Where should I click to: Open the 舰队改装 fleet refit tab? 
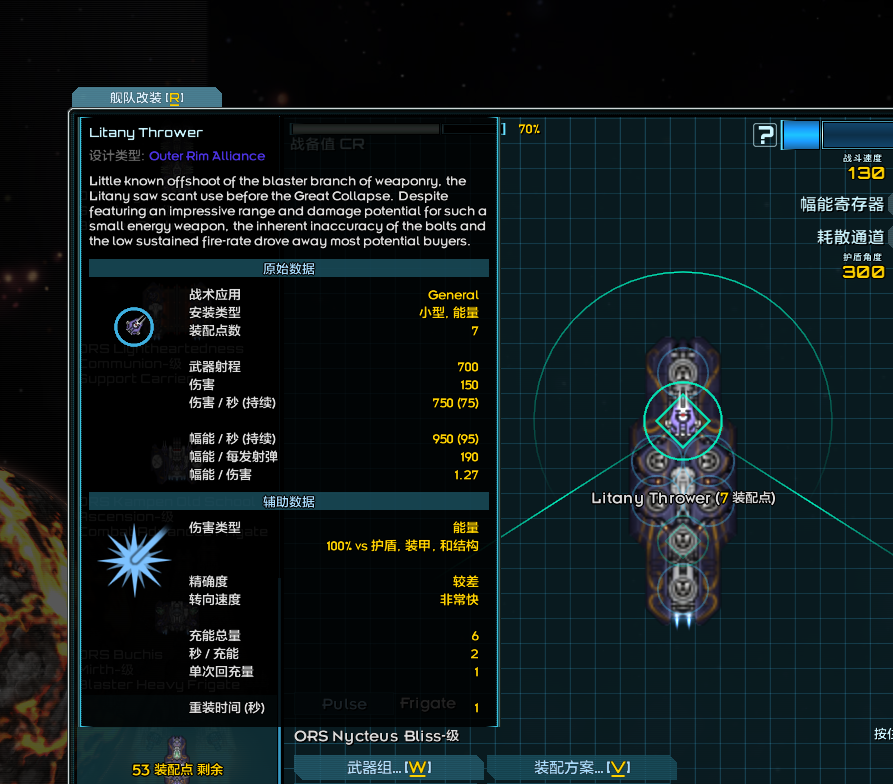[147, 98]
